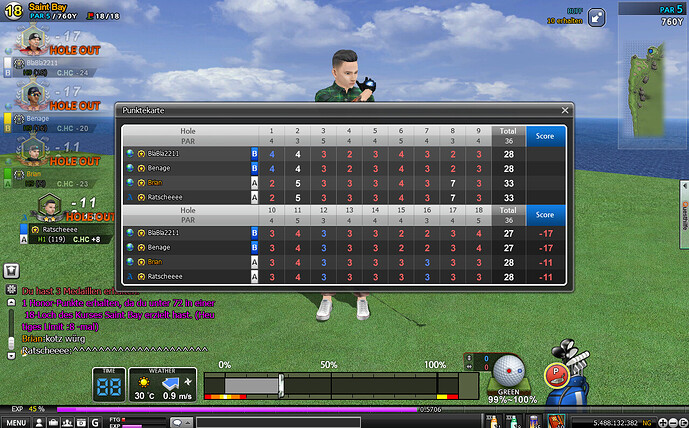689x428 pixels.
Task: Click the chat settings gear icon
Action: point(10,288)
